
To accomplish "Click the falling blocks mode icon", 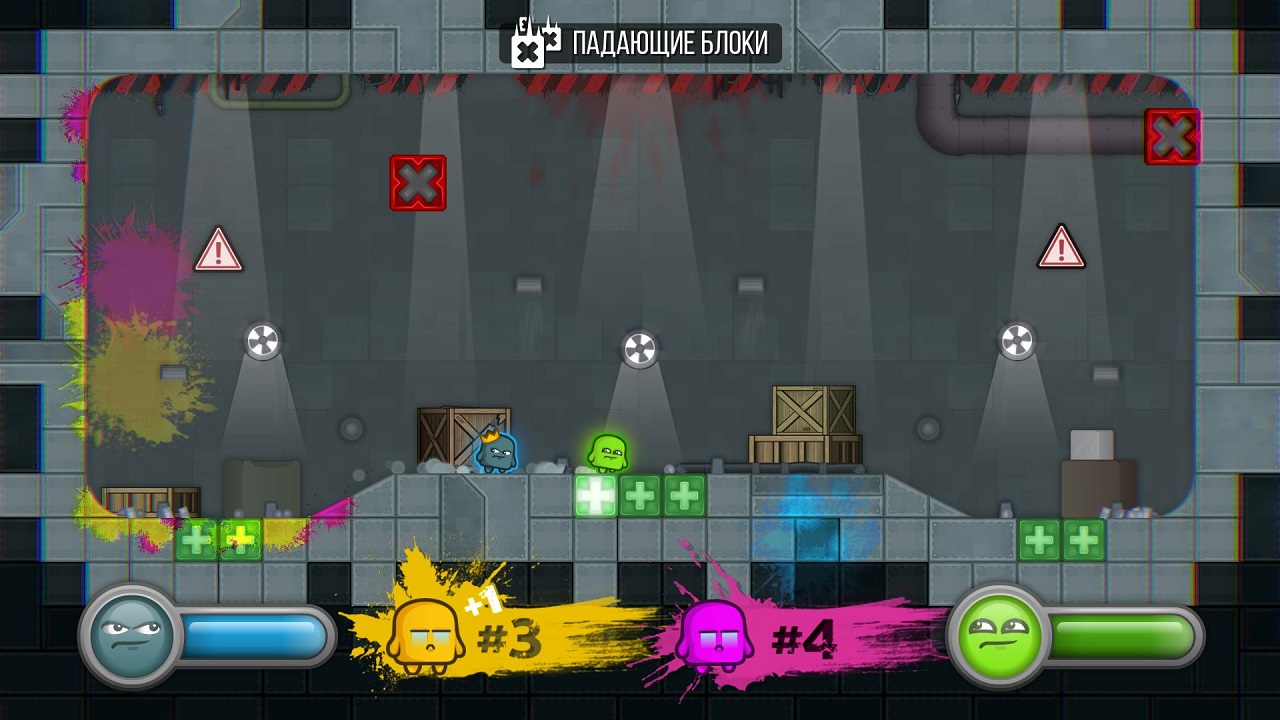I will coord(534,43).
